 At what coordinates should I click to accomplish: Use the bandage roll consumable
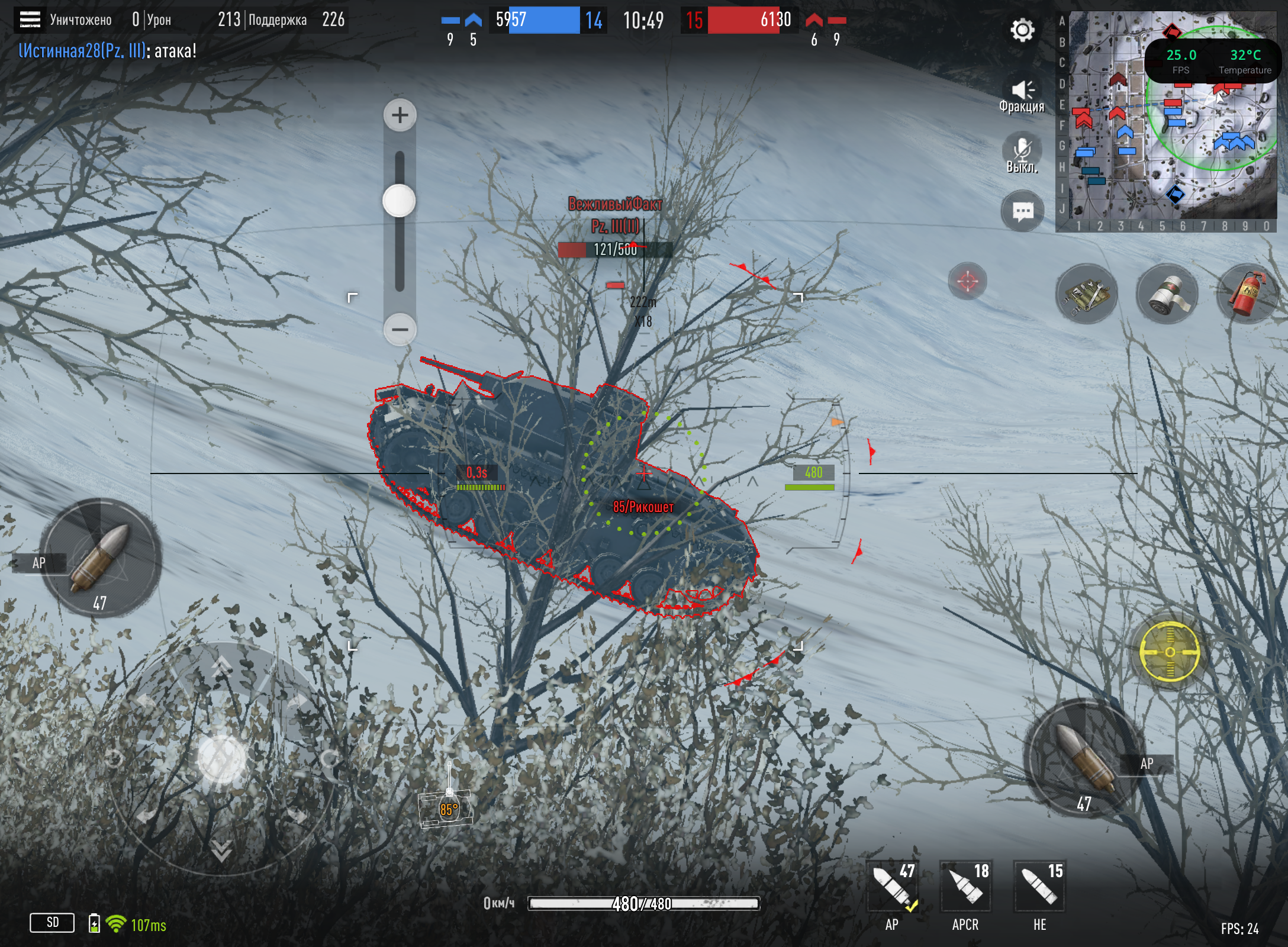pos(1167,294)
